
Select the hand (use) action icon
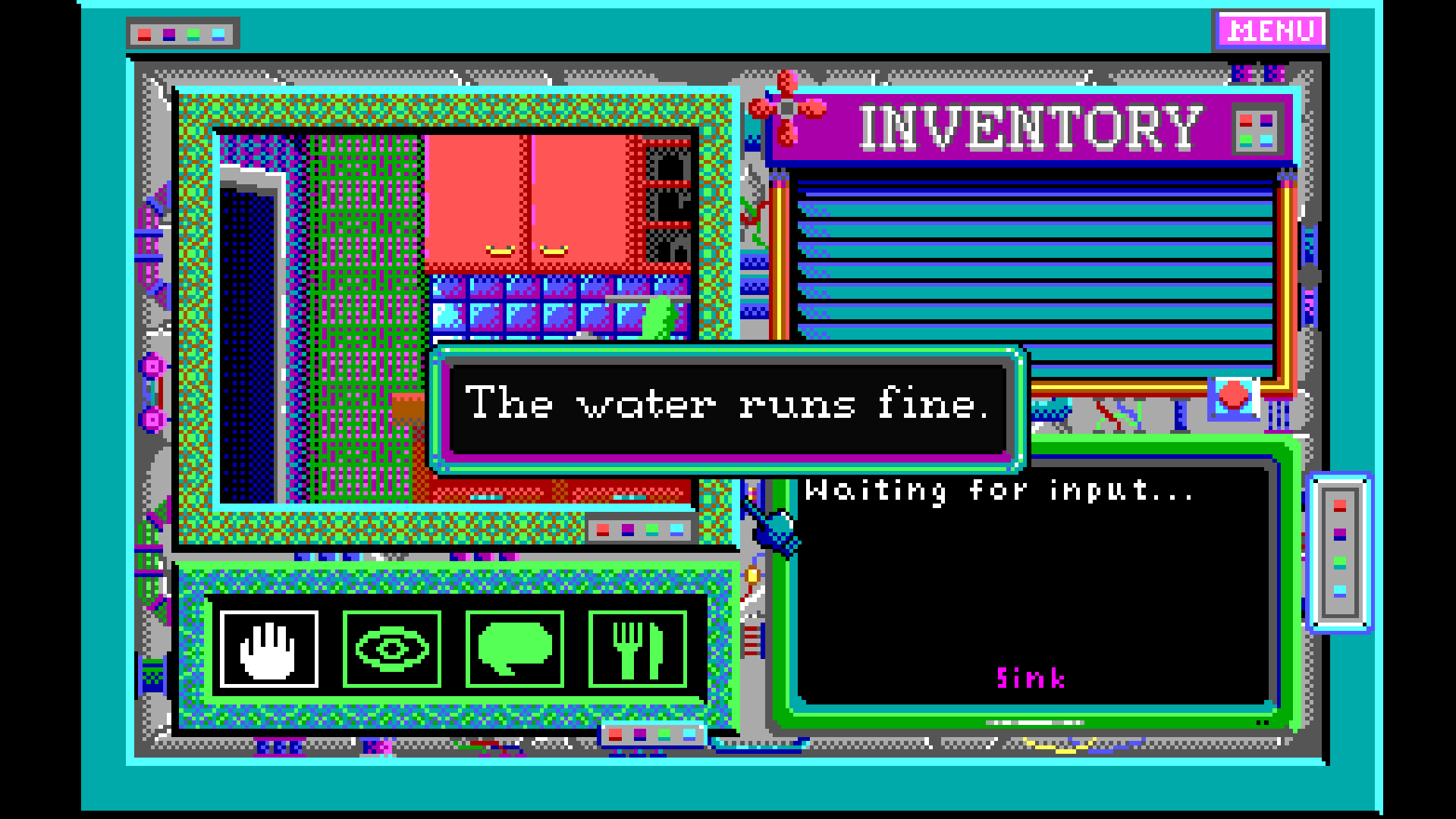point(269,649)
